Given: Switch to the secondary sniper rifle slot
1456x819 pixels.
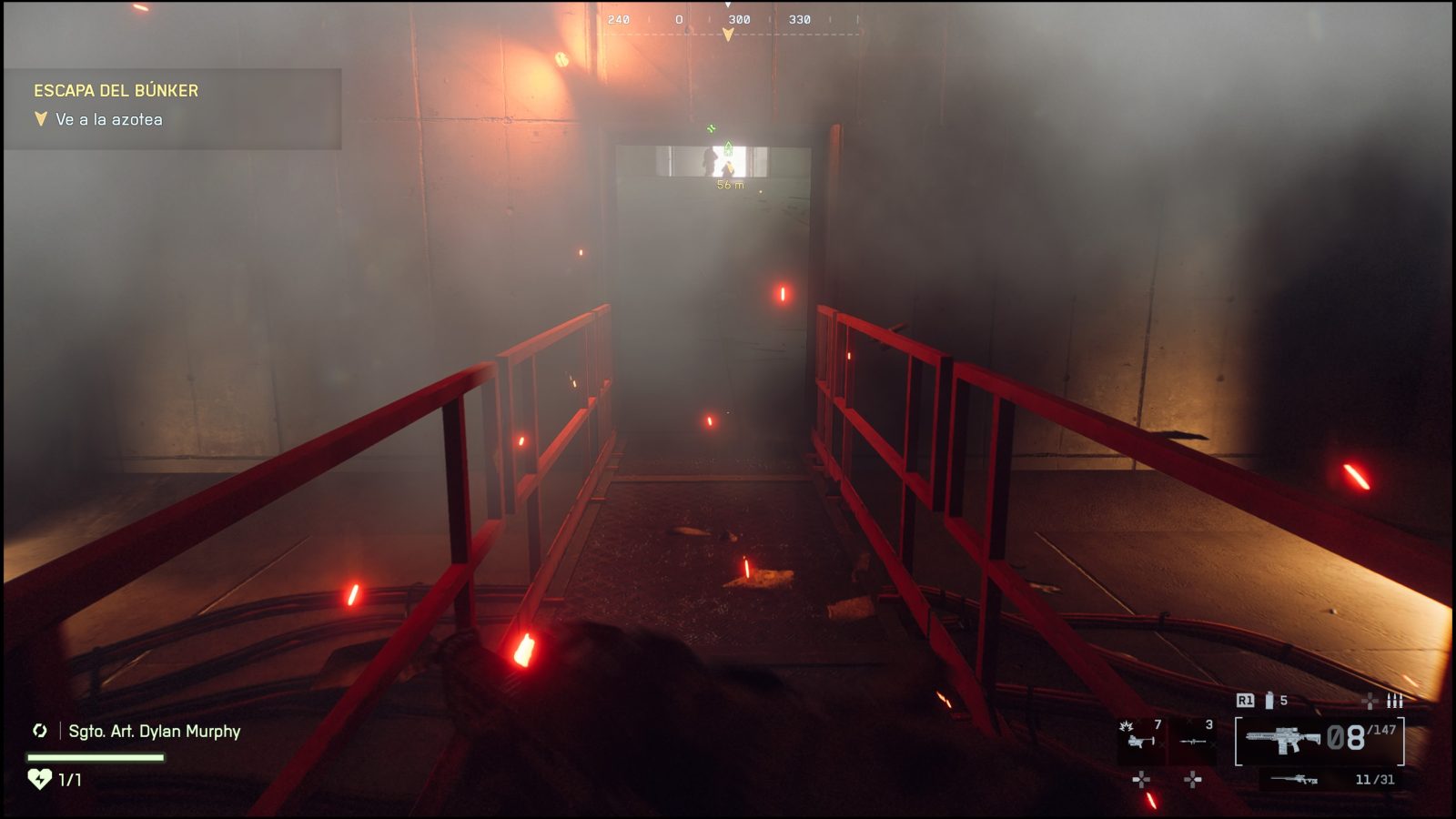Looking at the screenshot, I should [1294, 779].
